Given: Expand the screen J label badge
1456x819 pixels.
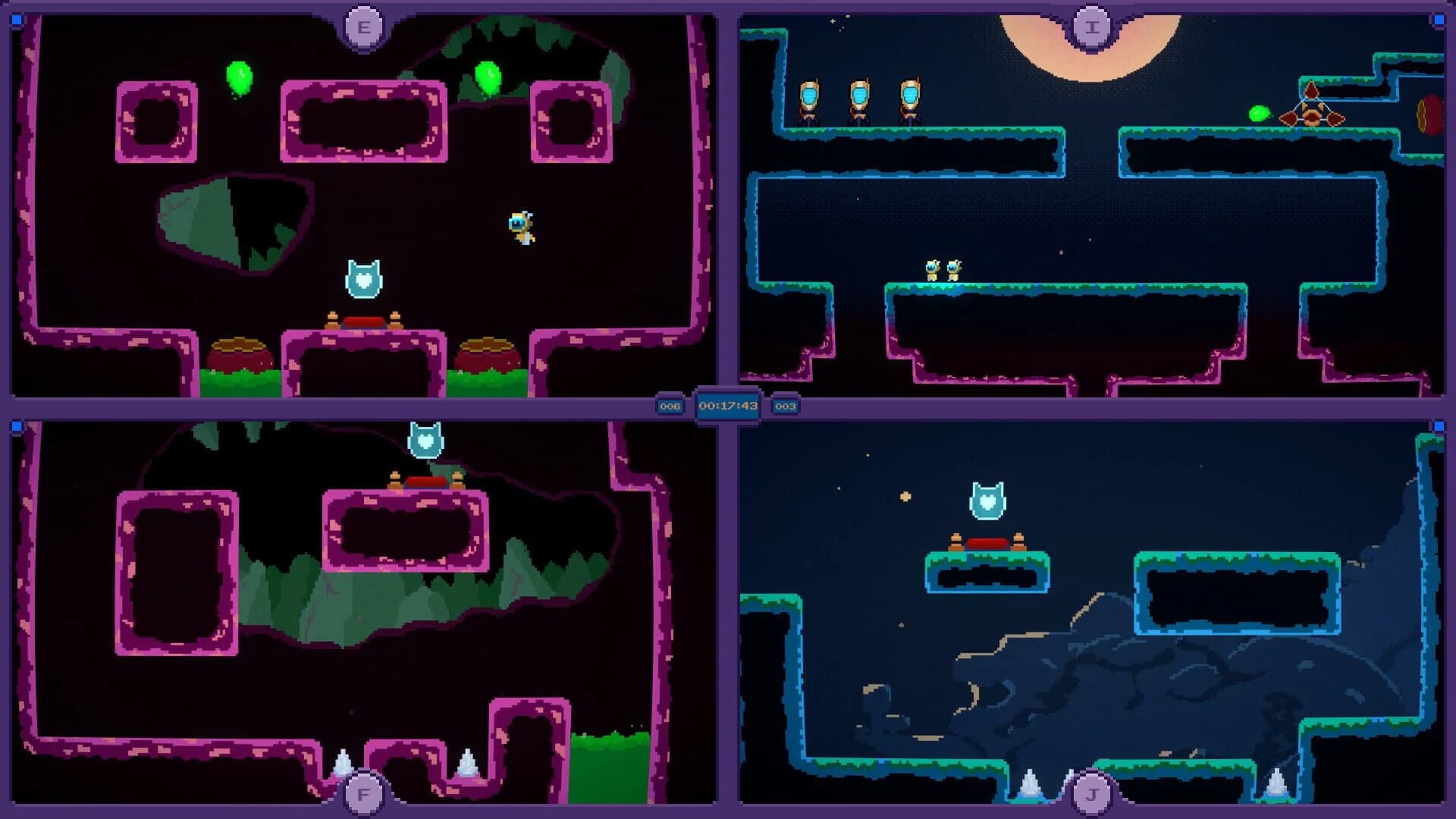Looking at the screenshot, I should coord(1092,795).
